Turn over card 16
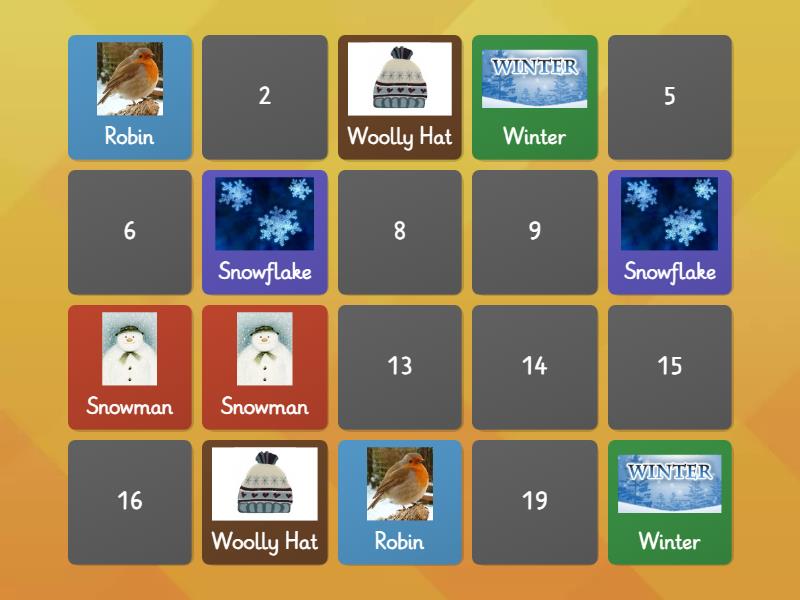Image resolution: width=800 pixels, height=600 pixels. click(130, 502)
